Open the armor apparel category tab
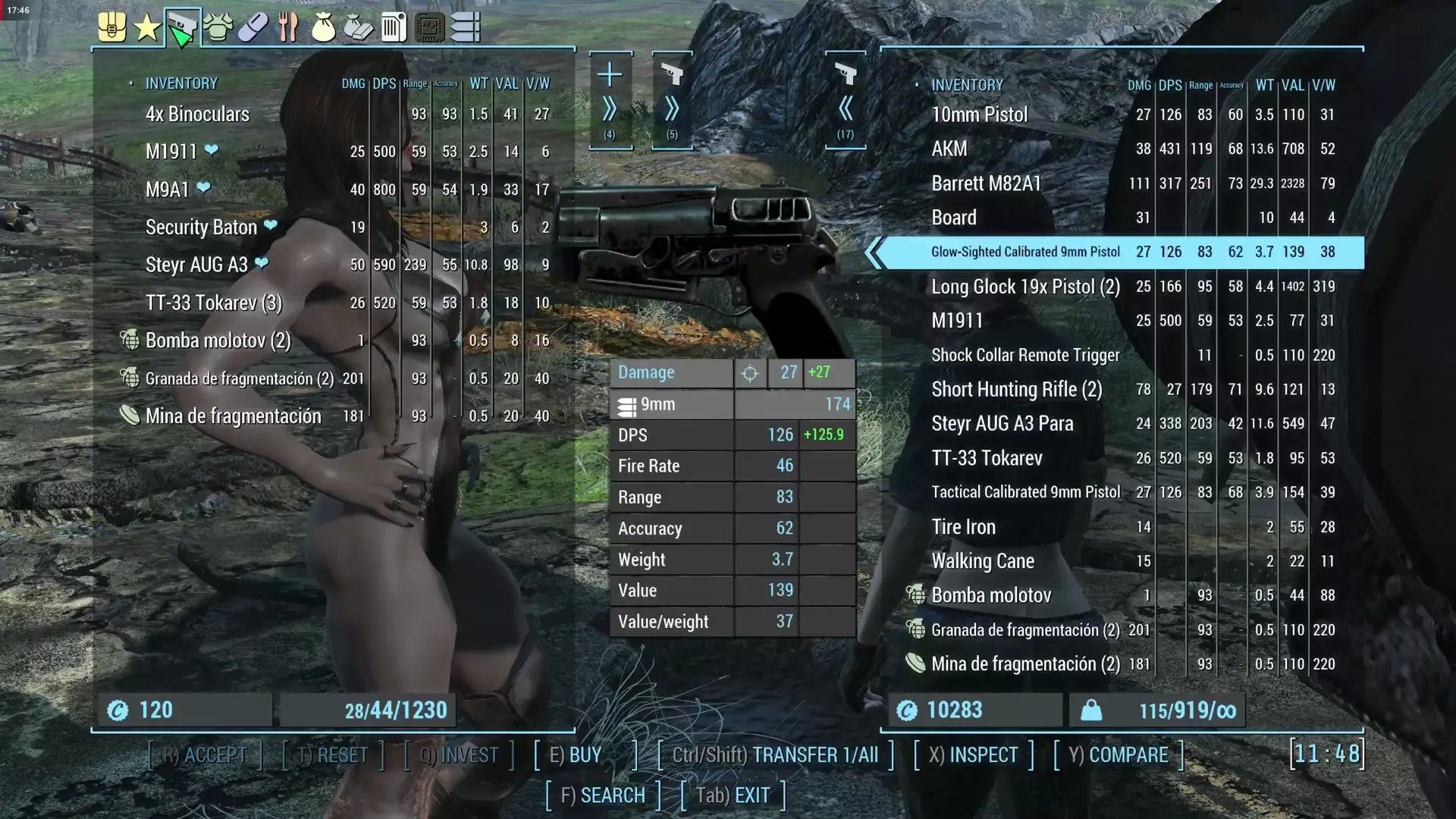Screen dimensions: 1456x819 (218, 29)
